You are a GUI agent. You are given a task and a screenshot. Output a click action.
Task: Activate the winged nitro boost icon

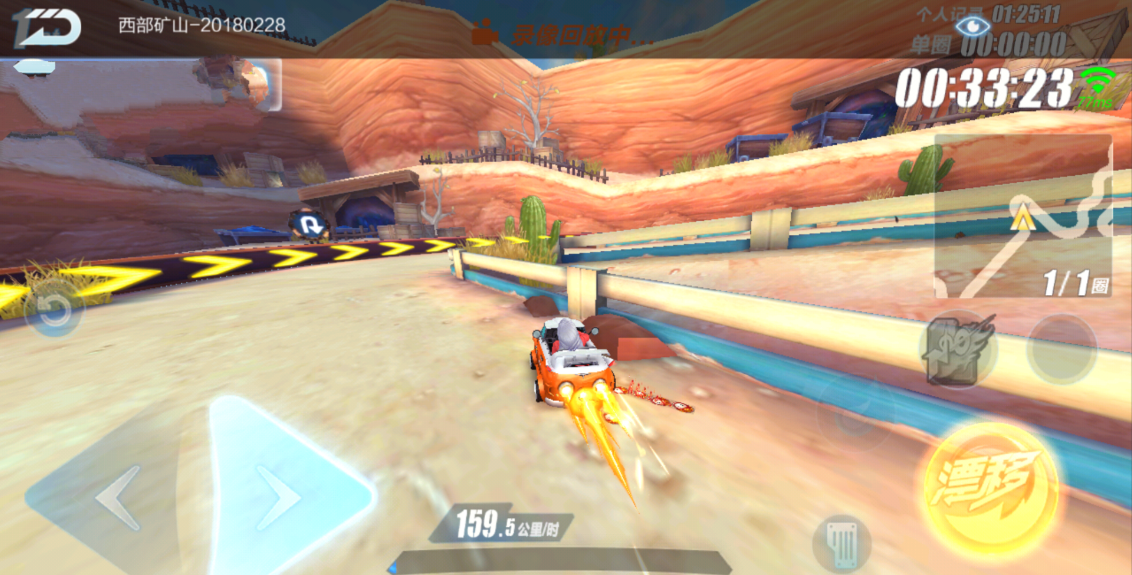click(957, 351)
